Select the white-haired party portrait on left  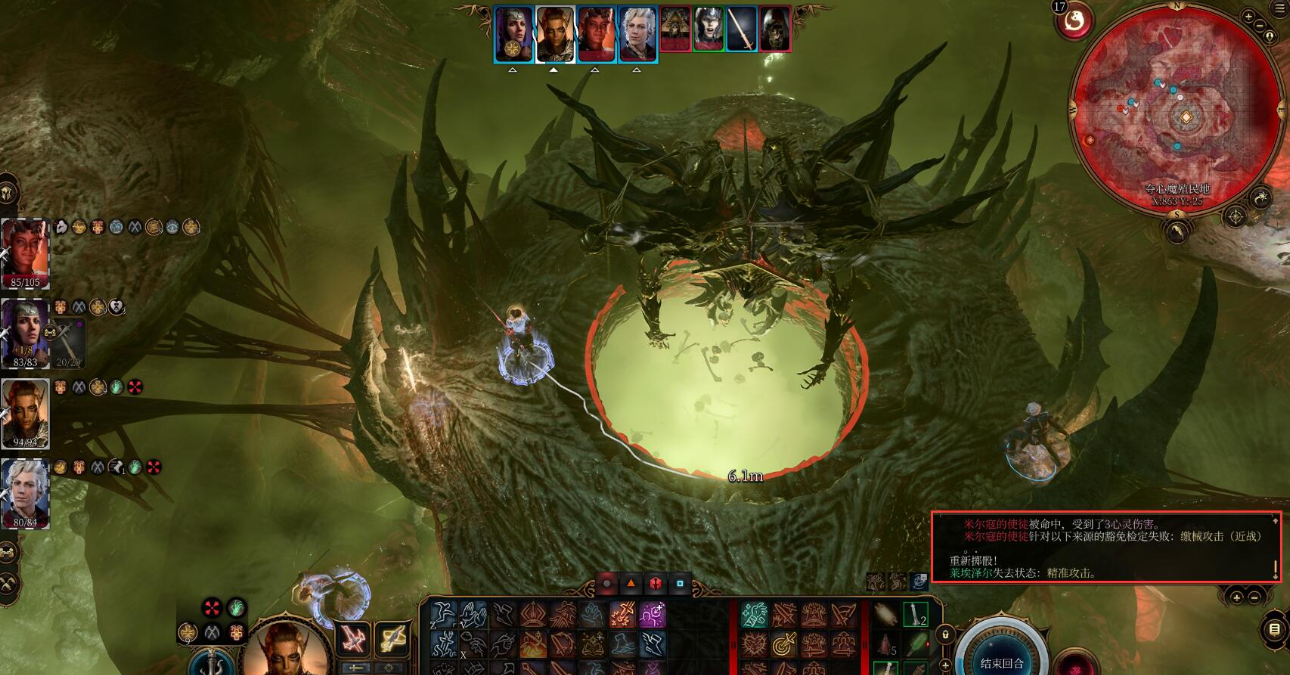(25, 490)
